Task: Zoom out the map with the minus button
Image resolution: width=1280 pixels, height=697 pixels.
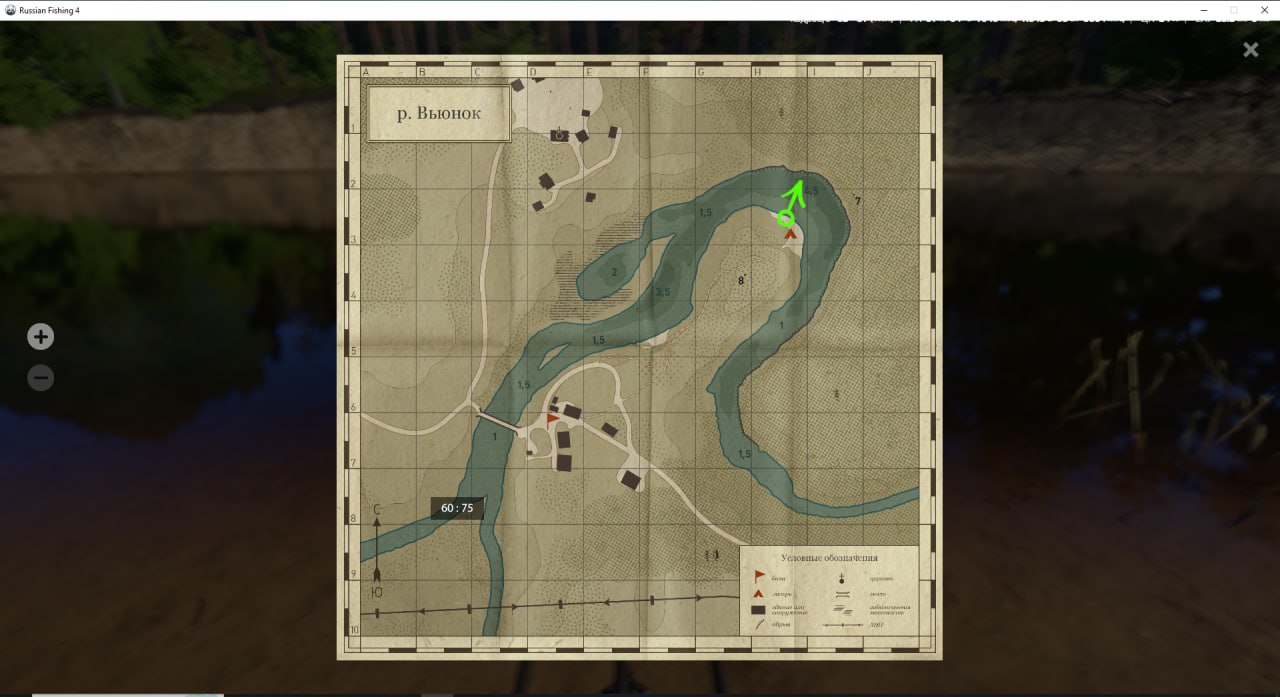Action: [x=40, y=378]
